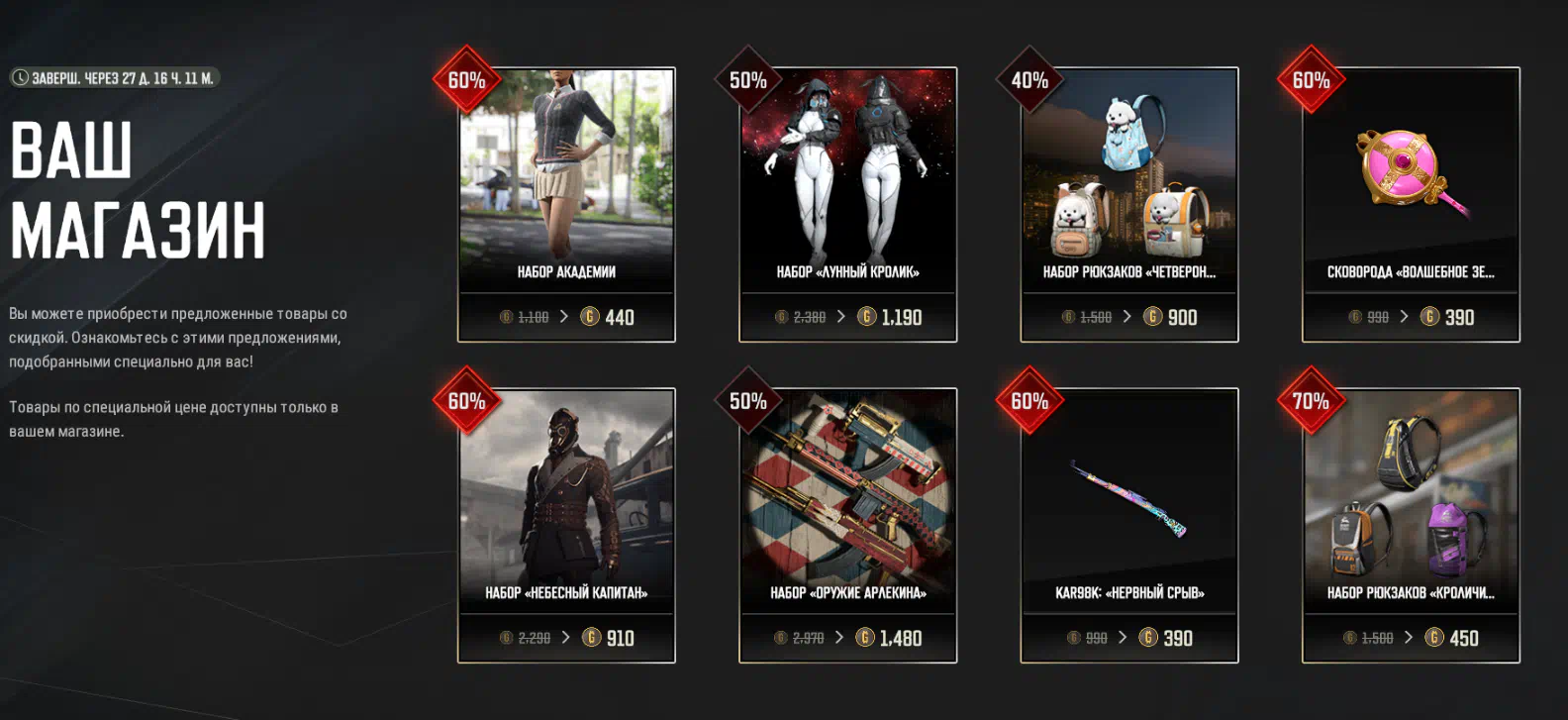The width and height of the screenshot is (1568, 720).
Task: Click the 1,480 price on Оружие Арлекина
Action: pyautogui.click(x=890, y=638)
